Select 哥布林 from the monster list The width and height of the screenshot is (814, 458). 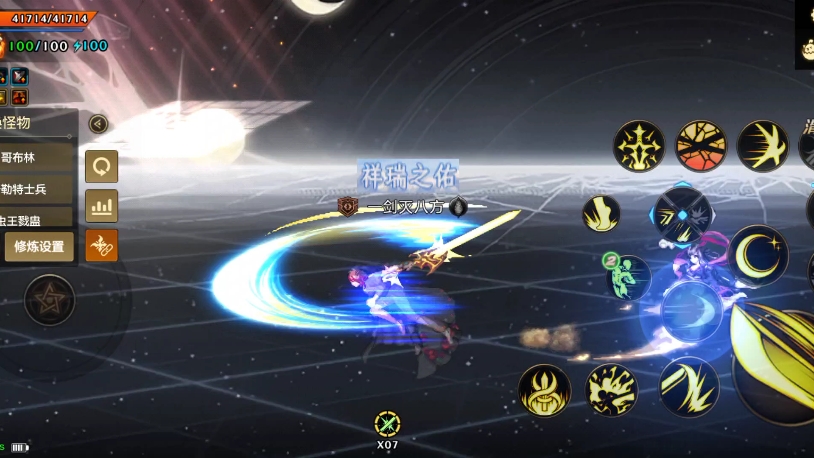pyautogui.click(x=38, y=157)
